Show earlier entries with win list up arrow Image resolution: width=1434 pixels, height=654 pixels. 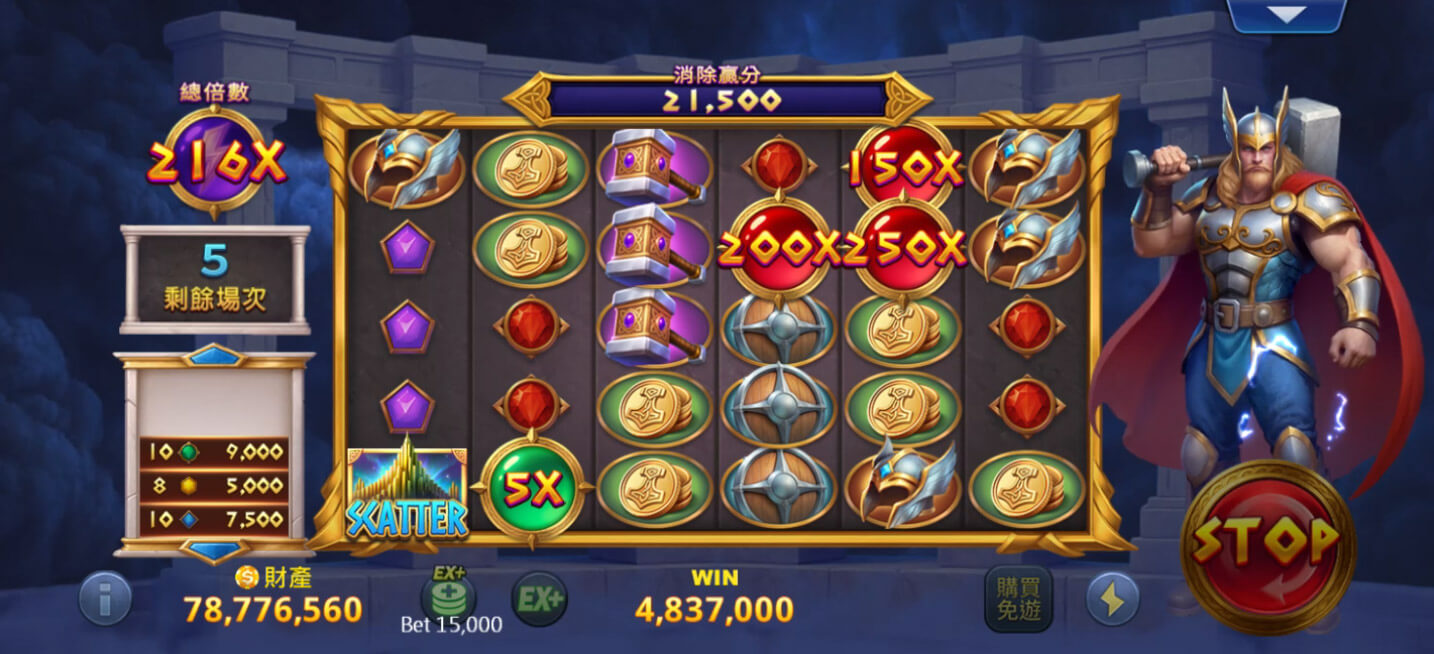(x=213, y=355)
